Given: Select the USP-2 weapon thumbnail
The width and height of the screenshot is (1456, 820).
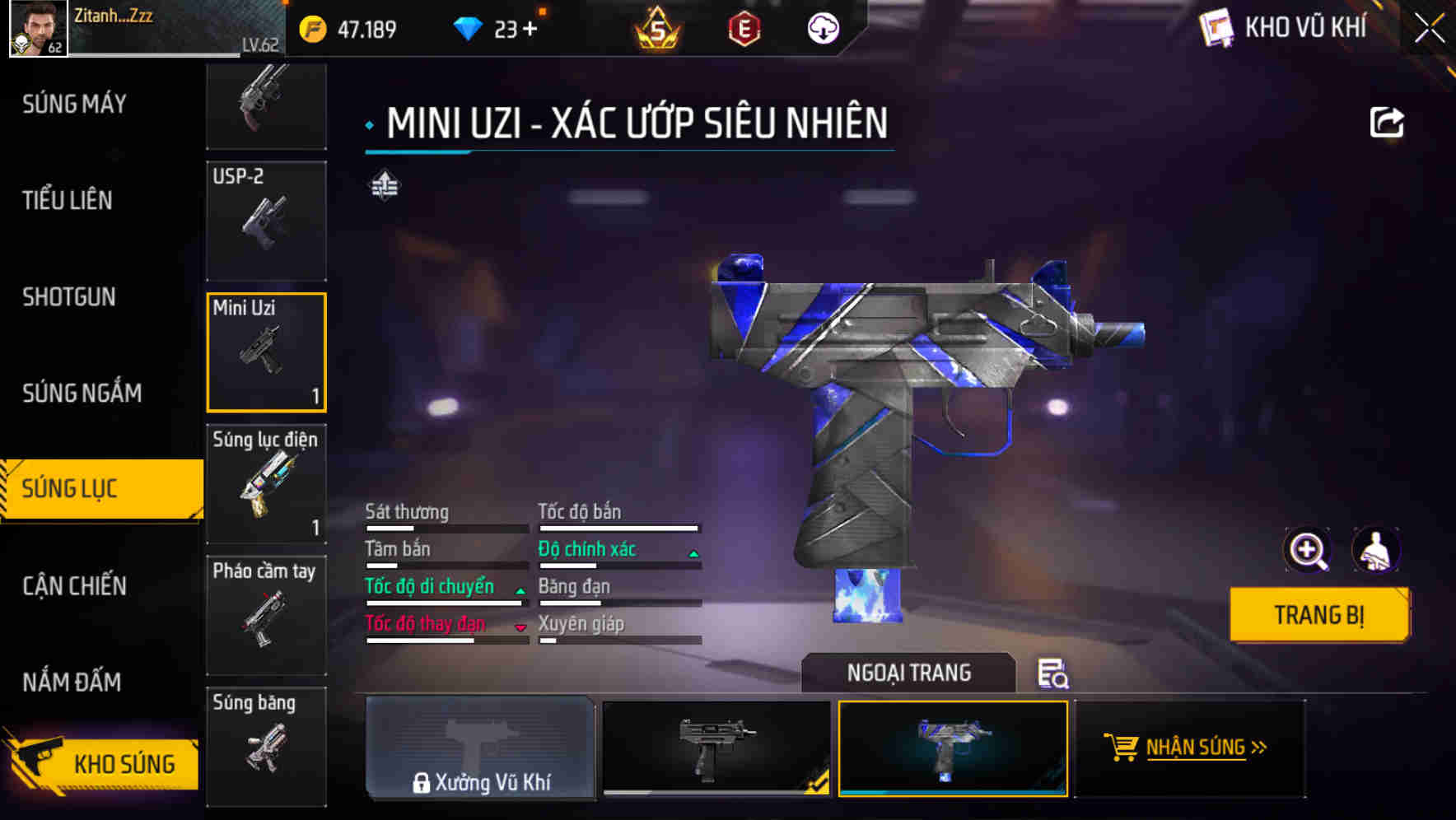Looking at the screenshot, I should coord(265,221).
